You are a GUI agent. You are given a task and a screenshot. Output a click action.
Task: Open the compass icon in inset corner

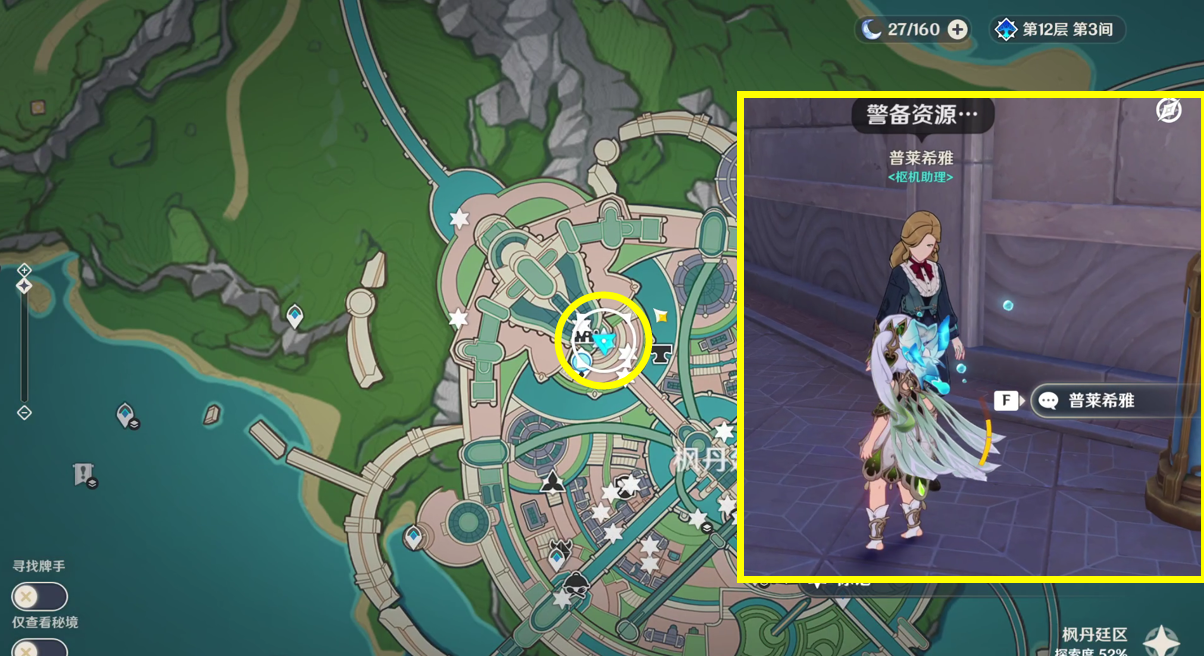tap(1168, 111)
